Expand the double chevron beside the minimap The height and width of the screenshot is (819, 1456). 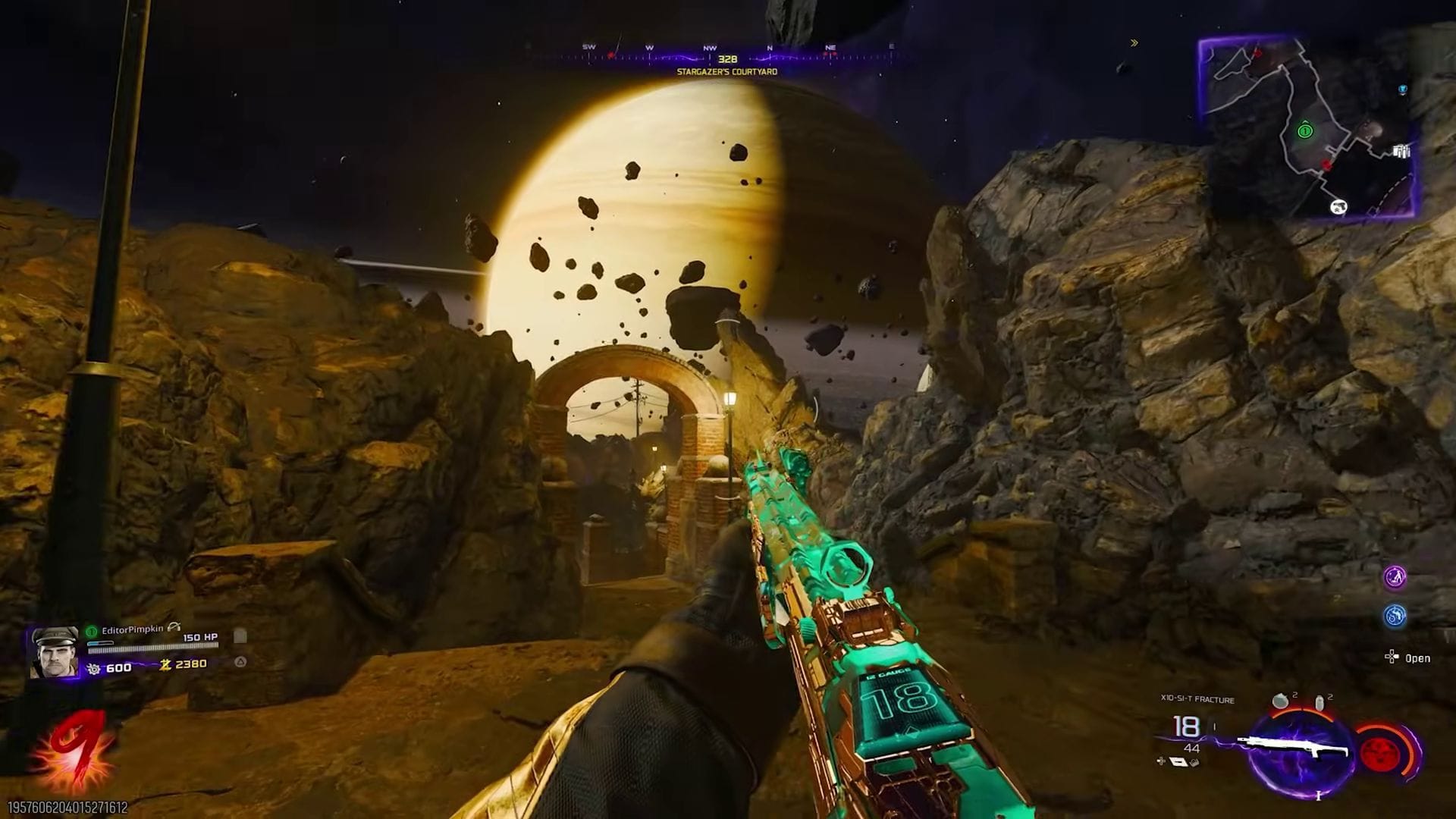point(1135,43)
